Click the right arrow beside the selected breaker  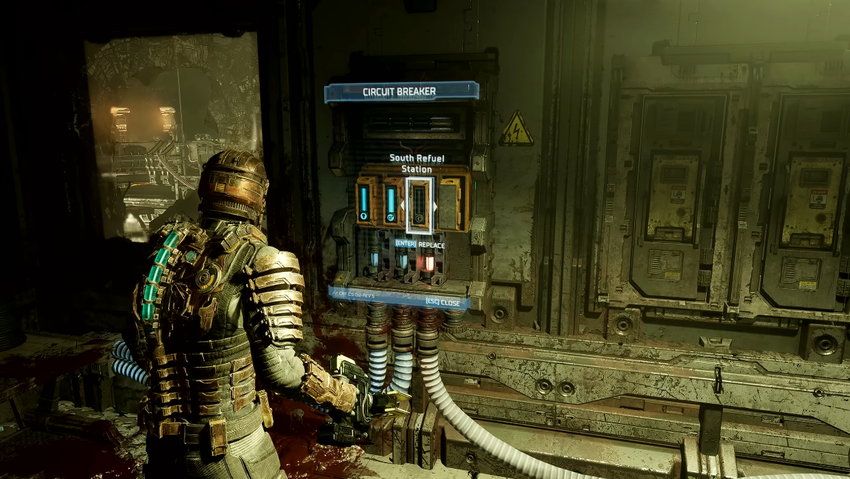tap(436, 207)
